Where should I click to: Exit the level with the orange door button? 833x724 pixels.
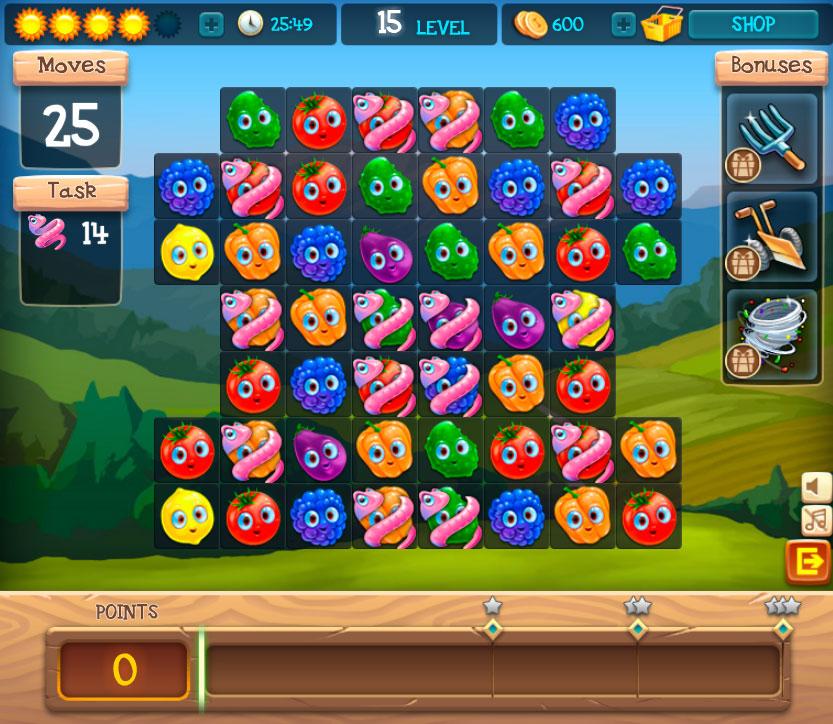tap(808, 563)
